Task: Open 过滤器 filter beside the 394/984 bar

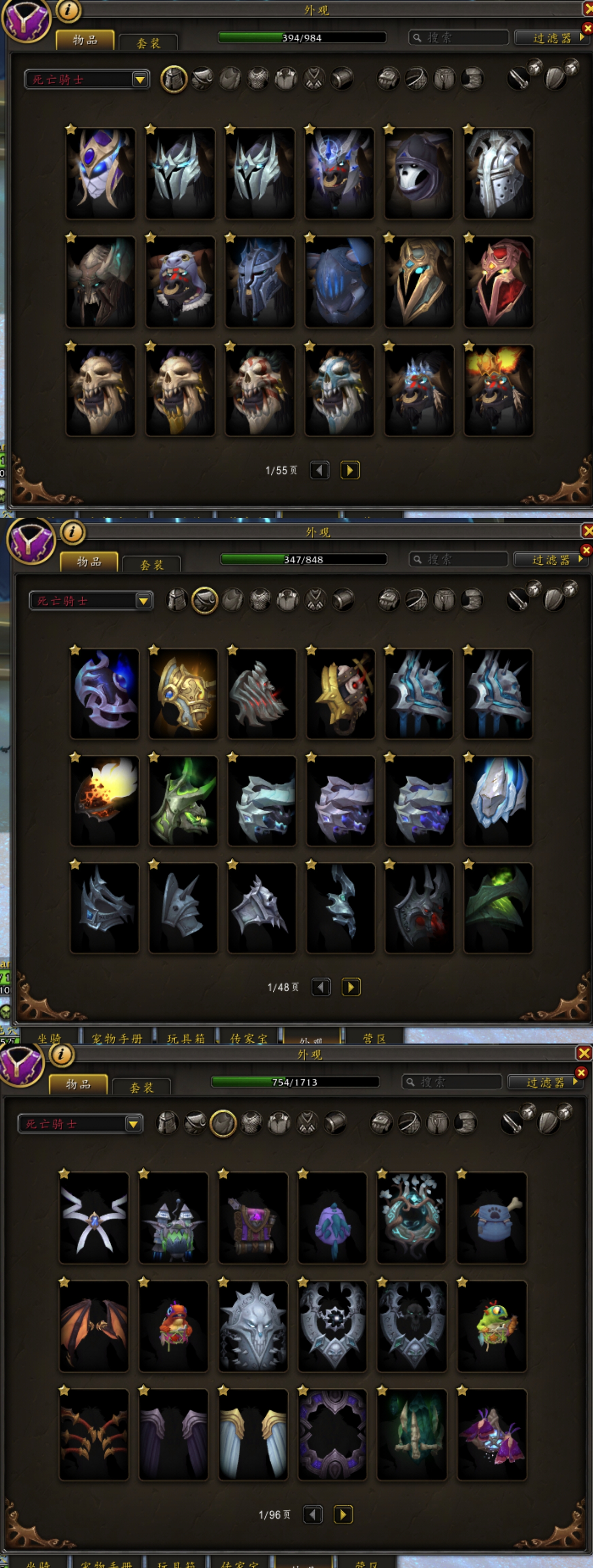Action: [x=551, y=38]
